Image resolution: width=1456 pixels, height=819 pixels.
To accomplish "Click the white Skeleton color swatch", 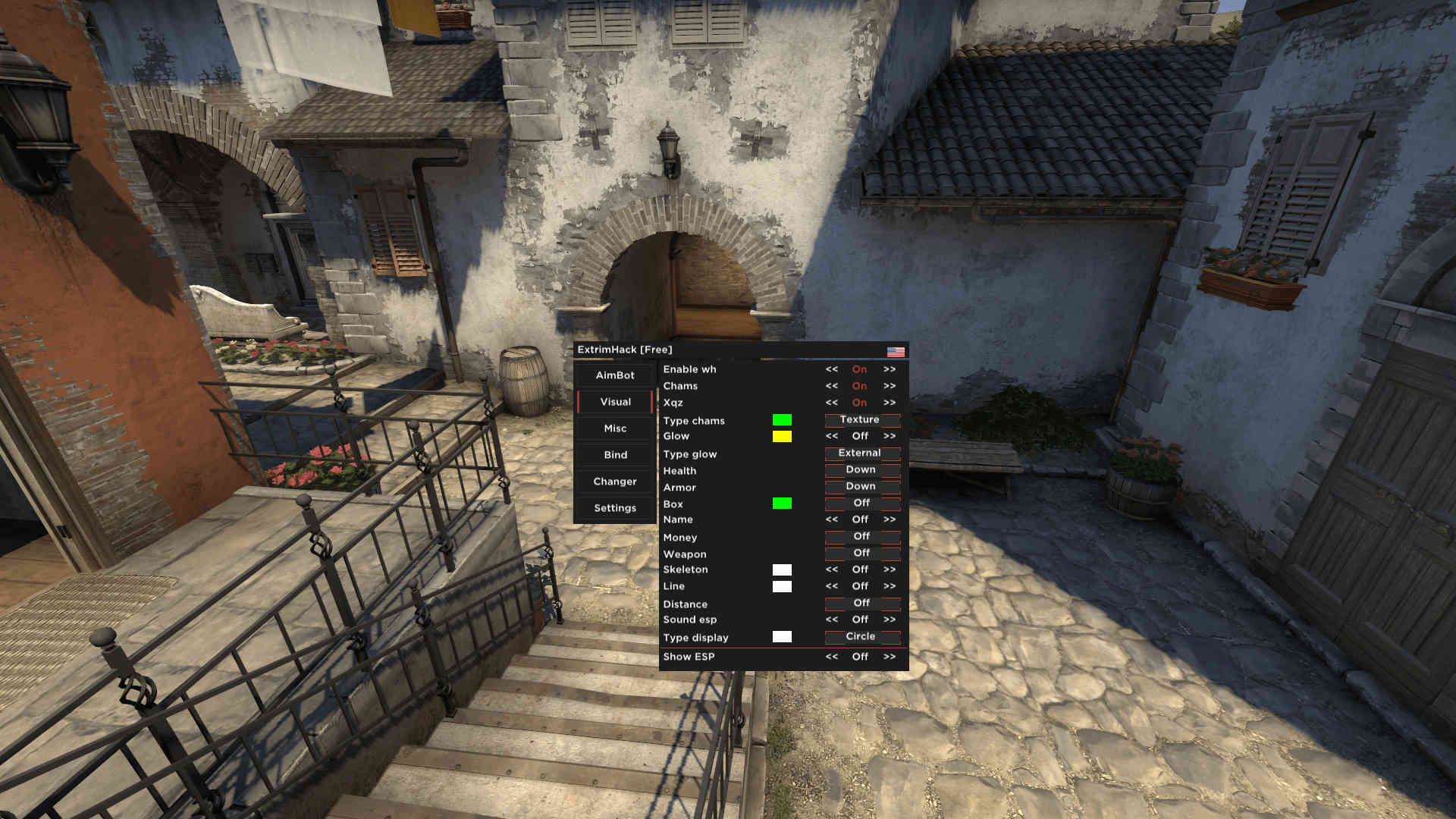I will click(x=782, y=569).
